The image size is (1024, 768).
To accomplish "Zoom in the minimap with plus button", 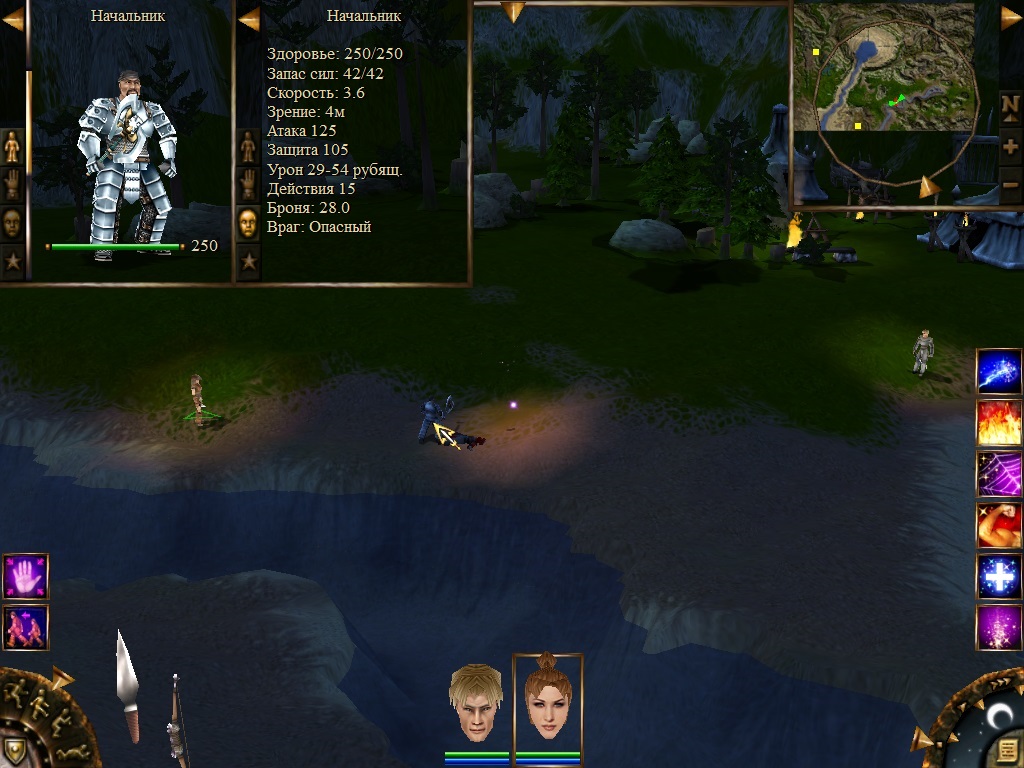I will [x=1010, y=146].
